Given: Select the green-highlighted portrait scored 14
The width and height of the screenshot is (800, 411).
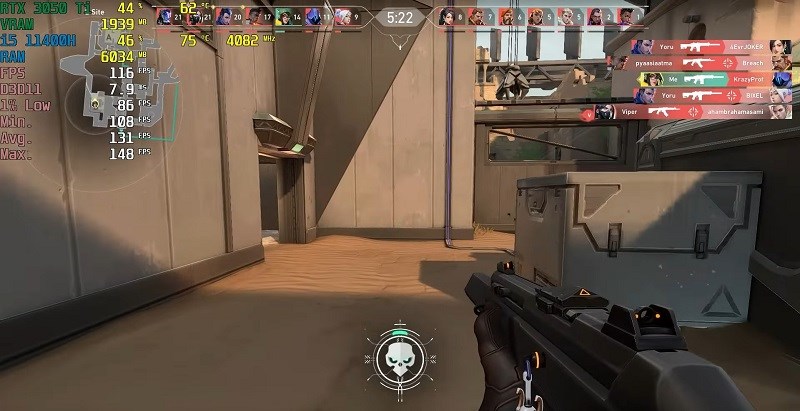Looking at the screenshot, I should coord(284,16).
